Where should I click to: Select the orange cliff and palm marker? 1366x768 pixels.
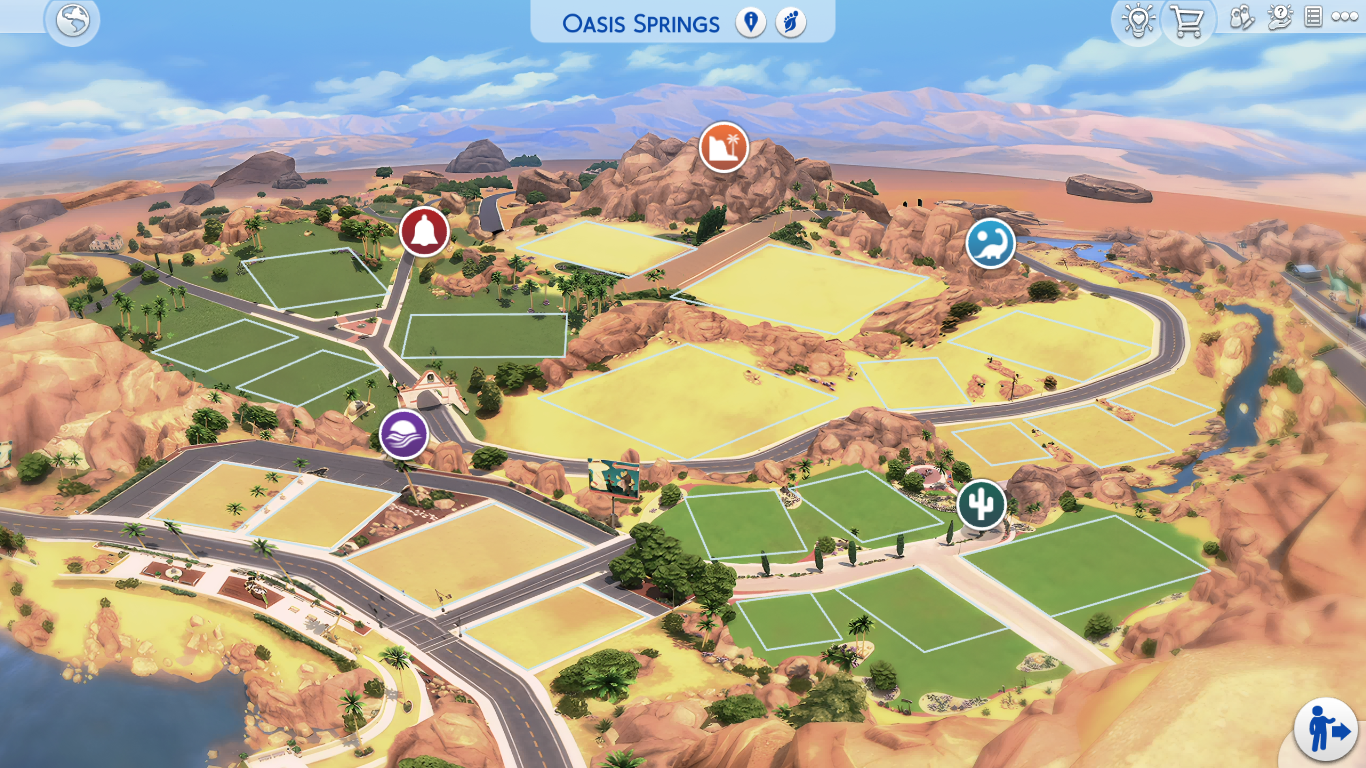(x=724, y=147)
